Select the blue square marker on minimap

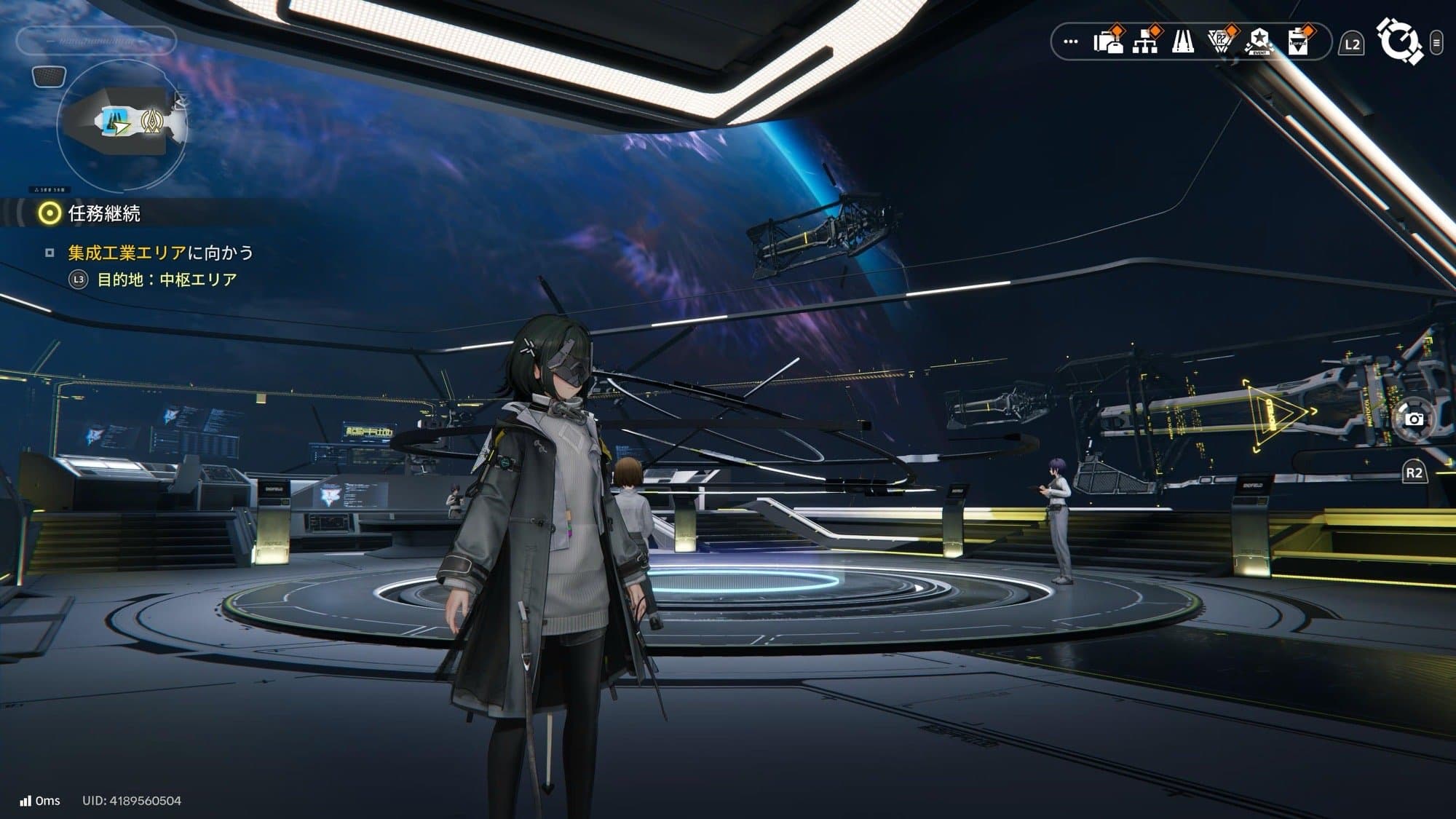(113, 119)
